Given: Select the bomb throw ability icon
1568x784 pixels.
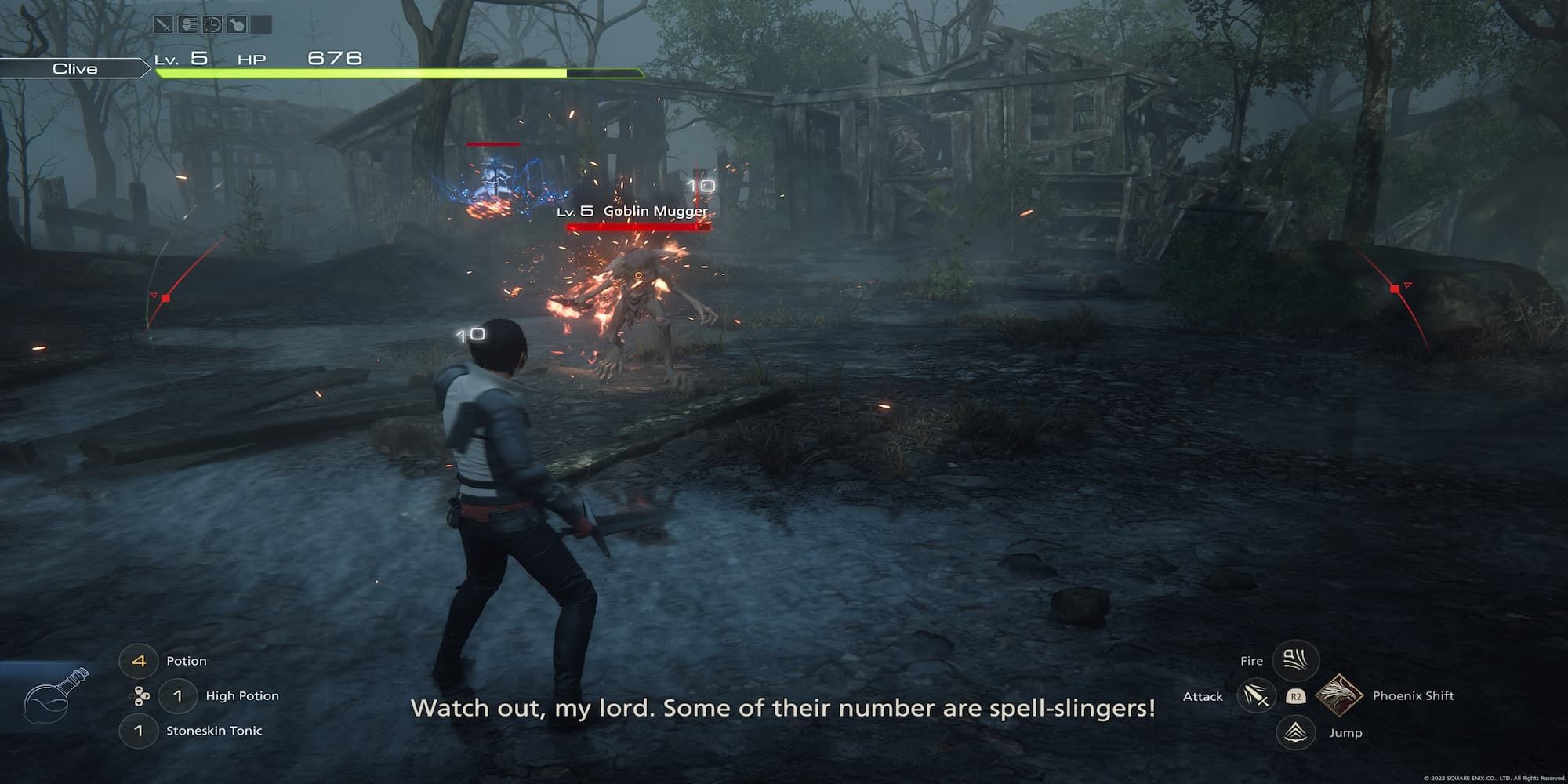Looking at the screenshot, I should pos(237,24).
